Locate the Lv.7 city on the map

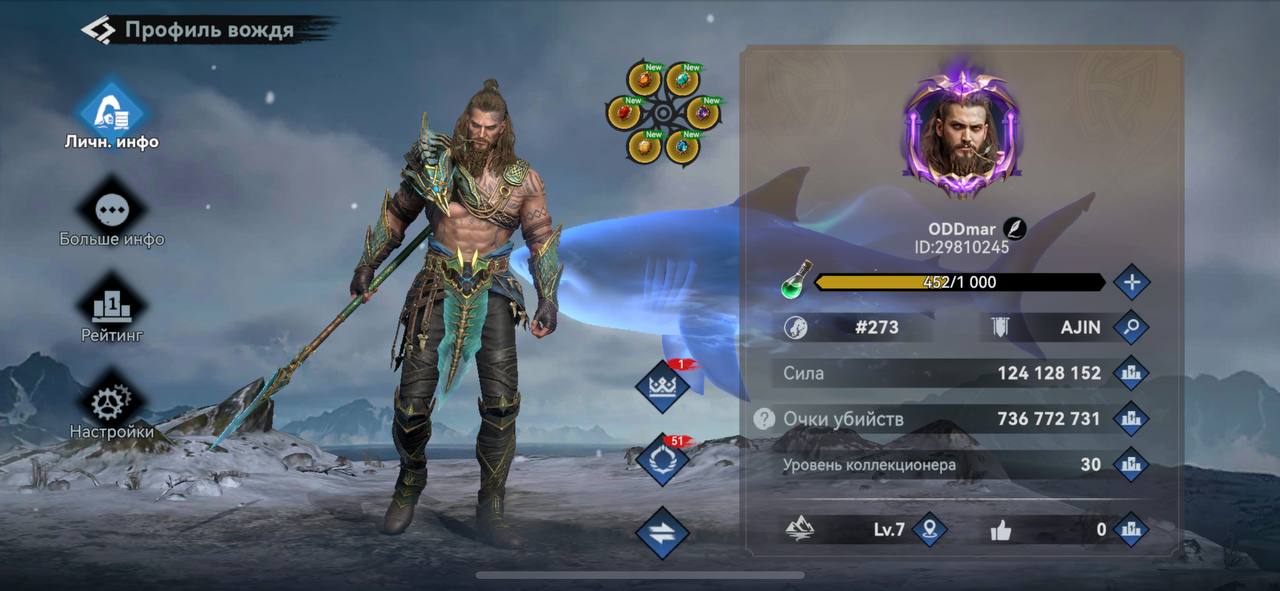coord(930,529)
